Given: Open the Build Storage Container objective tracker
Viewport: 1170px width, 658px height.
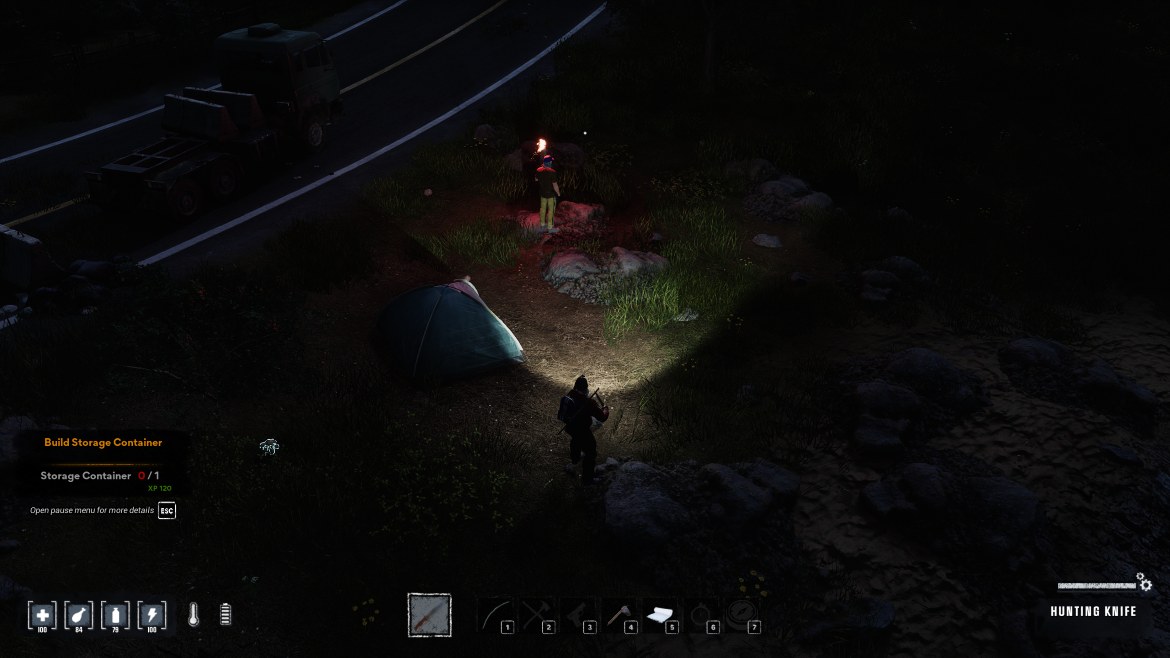Looking at the screenshot, I should pyautogui.click(x=103, y=442).
